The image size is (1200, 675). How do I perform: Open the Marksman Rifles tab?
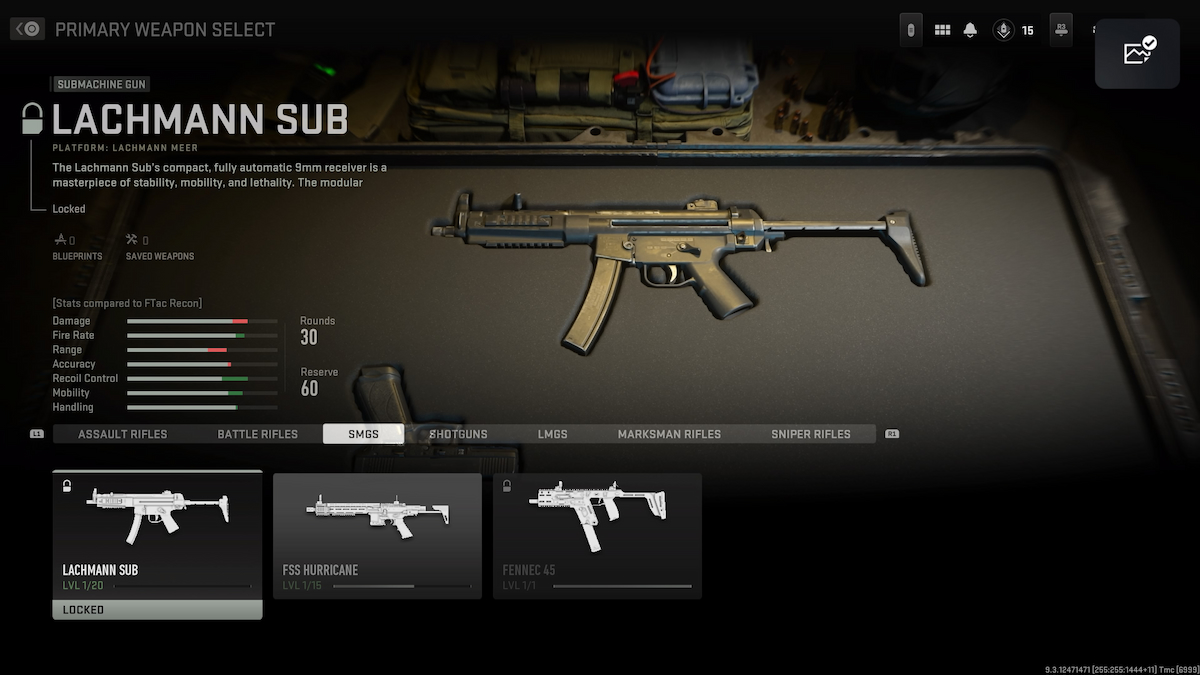point(669,434)
